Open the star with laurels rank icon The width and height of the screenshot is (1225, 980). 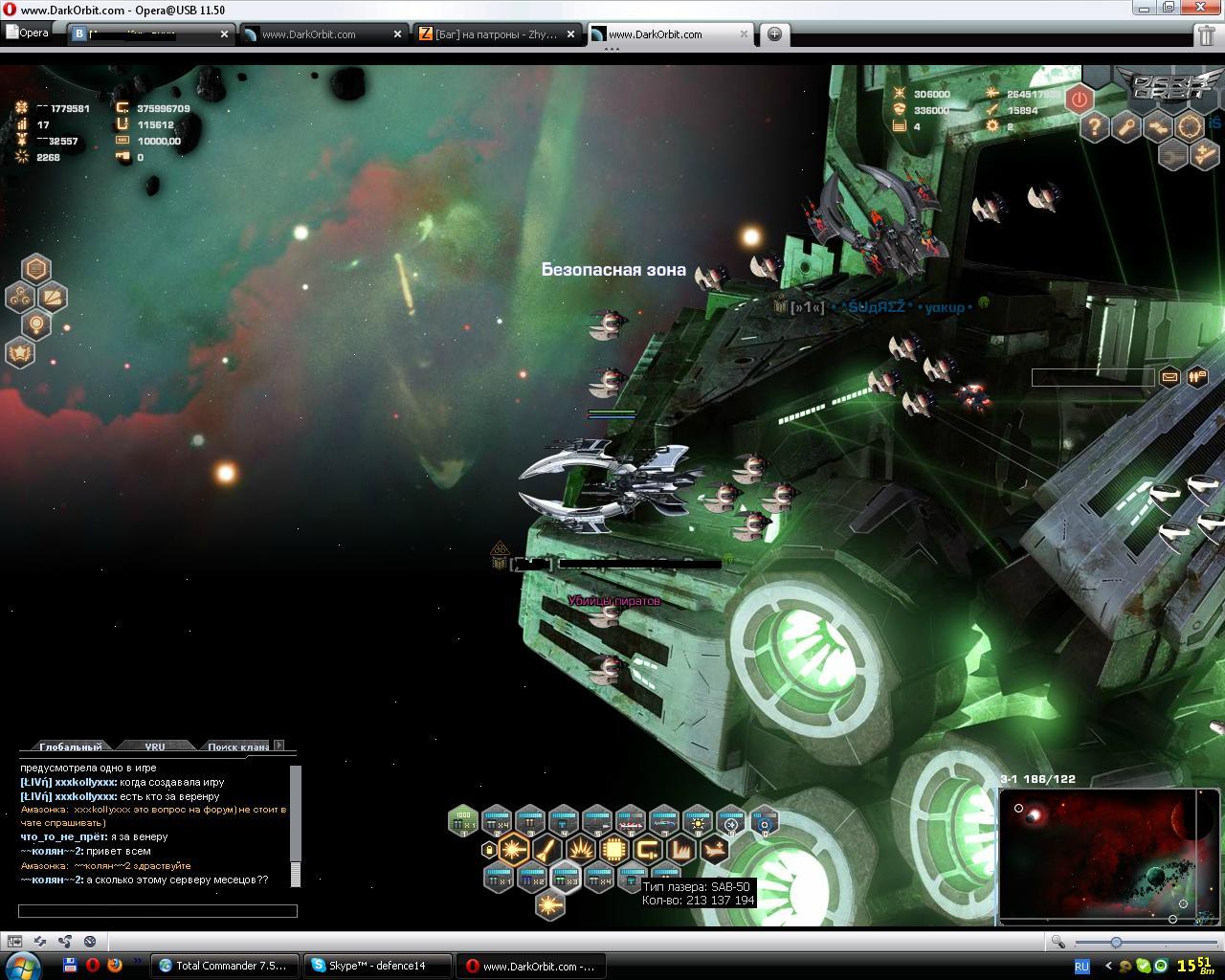coord(20,353)
